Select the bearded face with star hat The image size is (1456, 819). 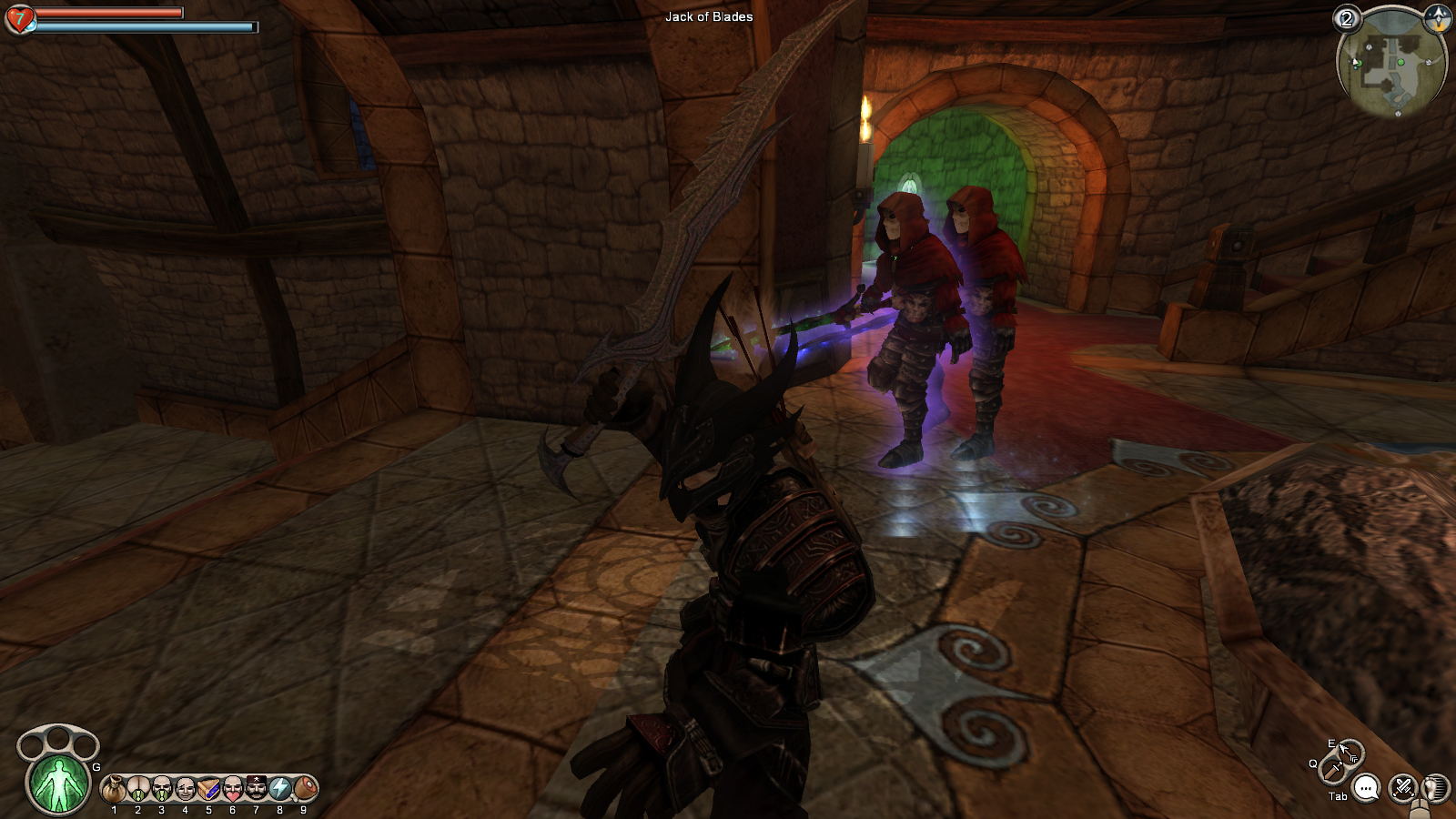tap(256, 788)
